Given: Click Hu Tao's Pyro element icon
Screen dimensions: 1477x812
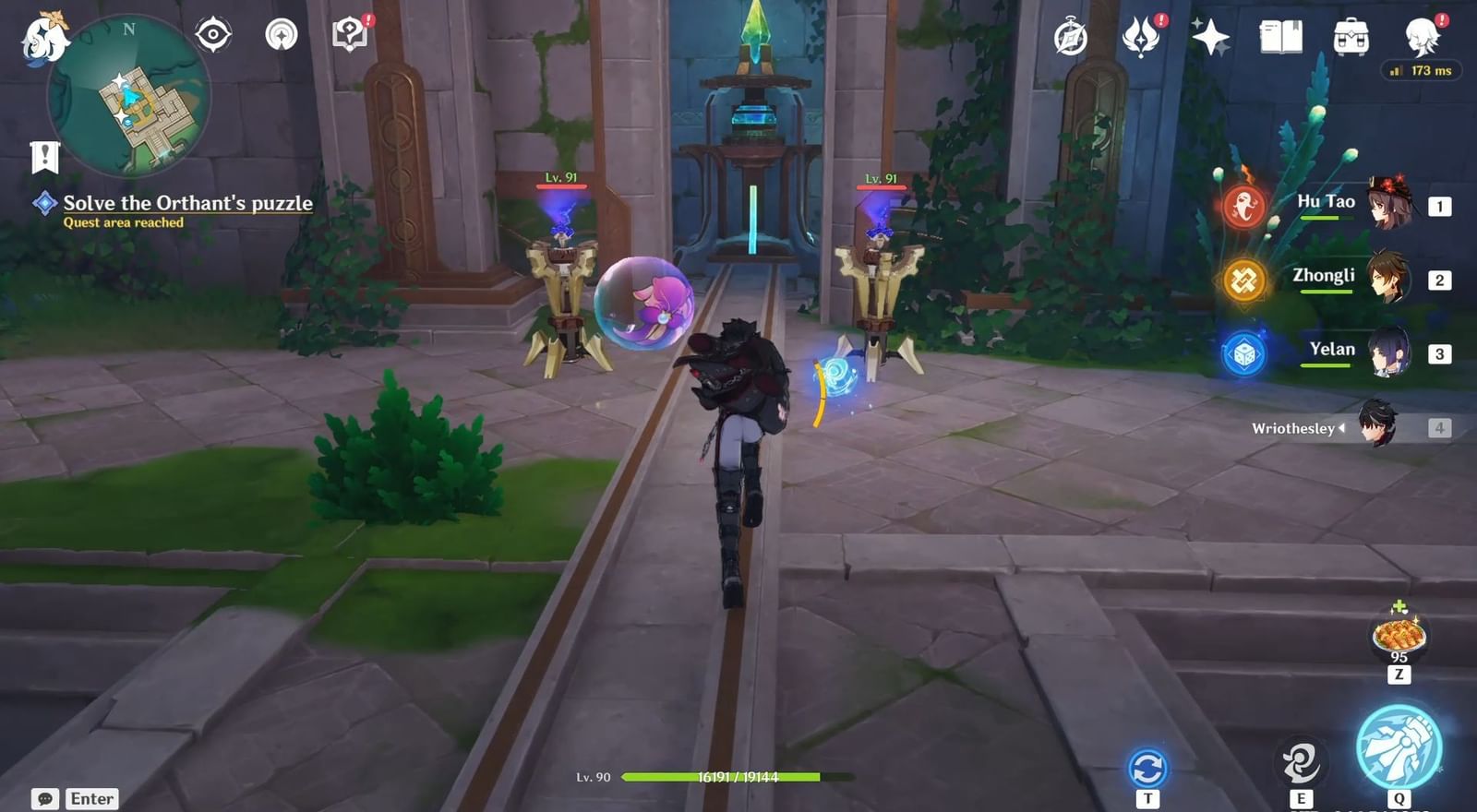Looking at the screenshot, I should point(1244,203).
